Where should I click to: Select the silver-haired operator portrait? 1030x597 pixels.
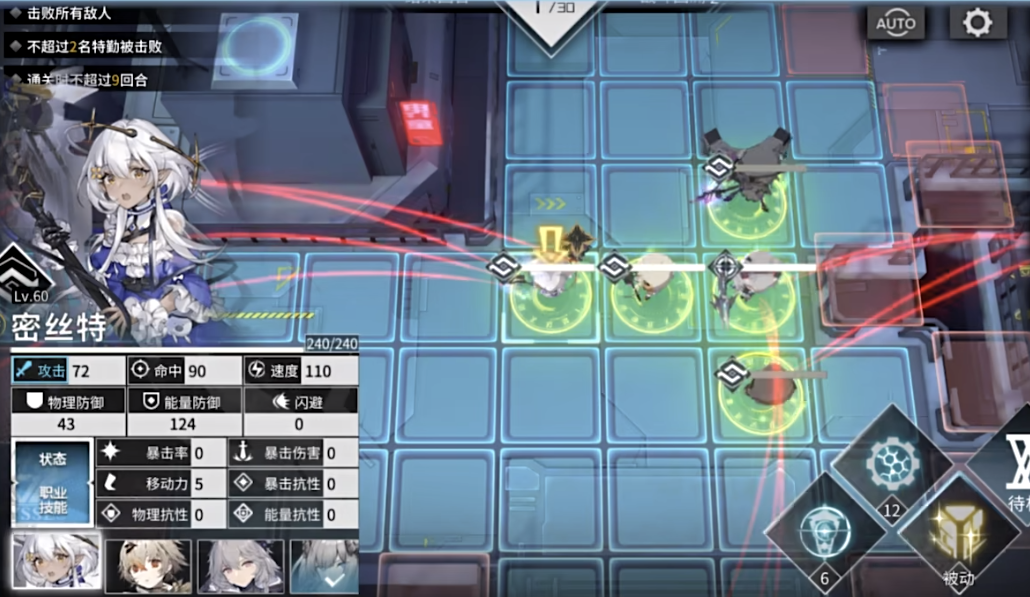(240, 566)
